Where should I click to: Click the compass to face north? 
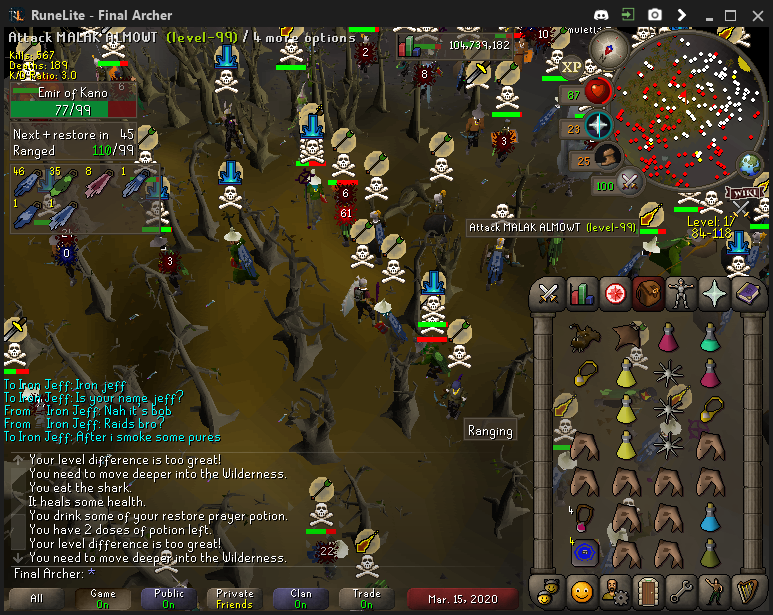click(607, 47)
